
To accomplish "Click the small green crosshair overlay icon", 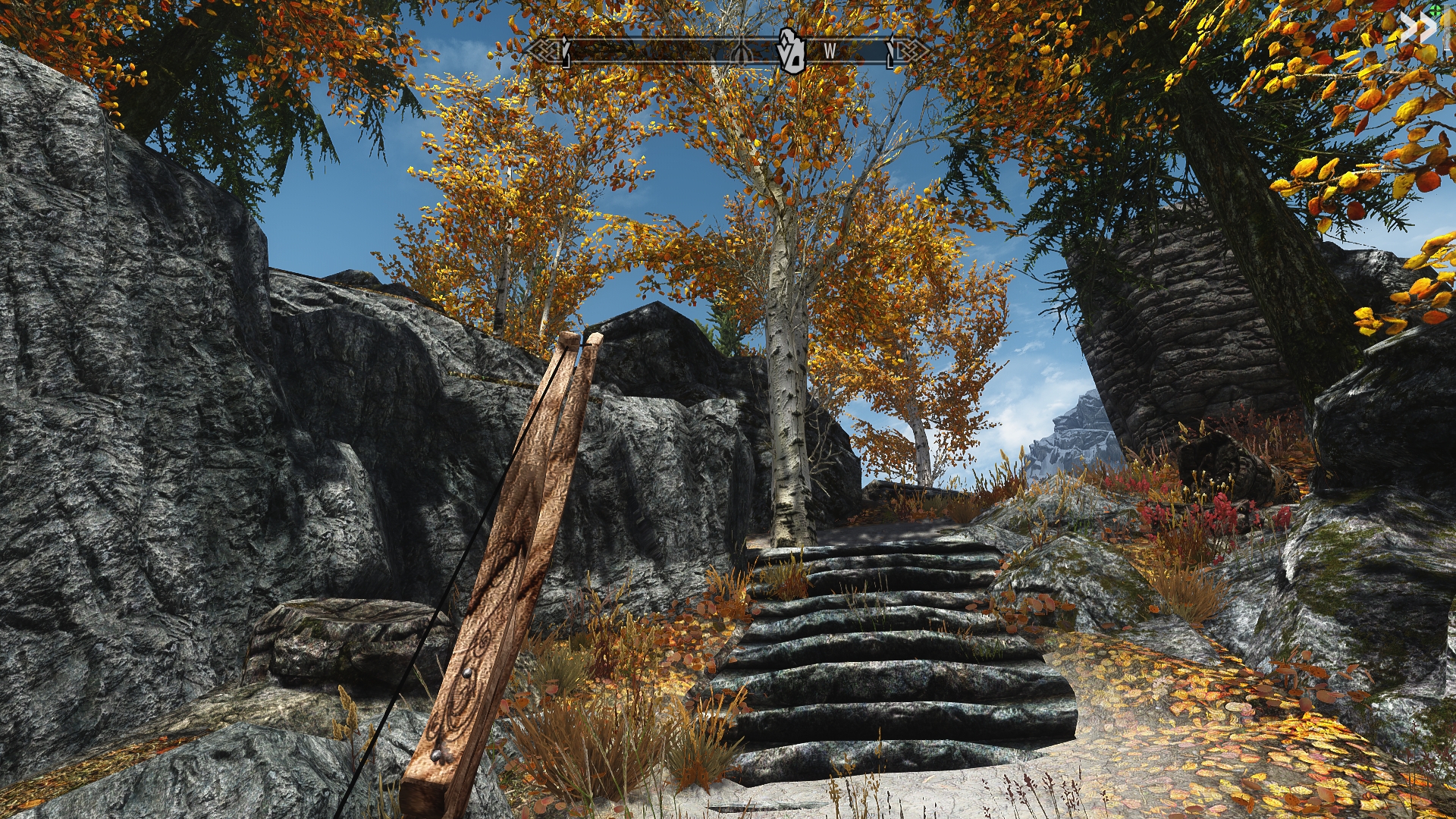I will 1436,11.
